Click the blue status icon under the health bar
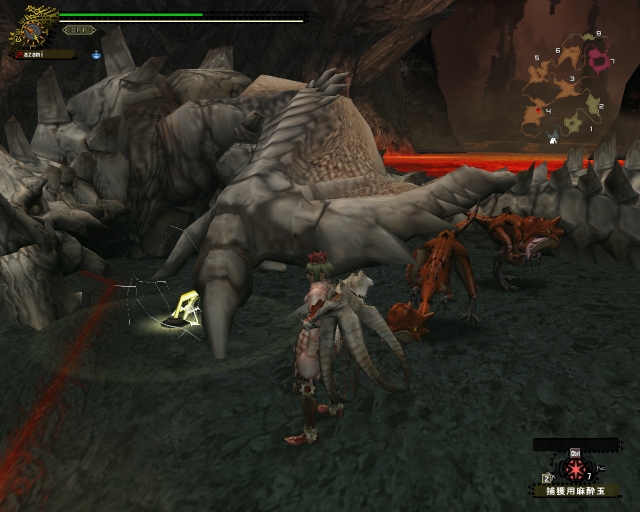The width and height of the screenshot is (640, 512). (x=96, y=54)
